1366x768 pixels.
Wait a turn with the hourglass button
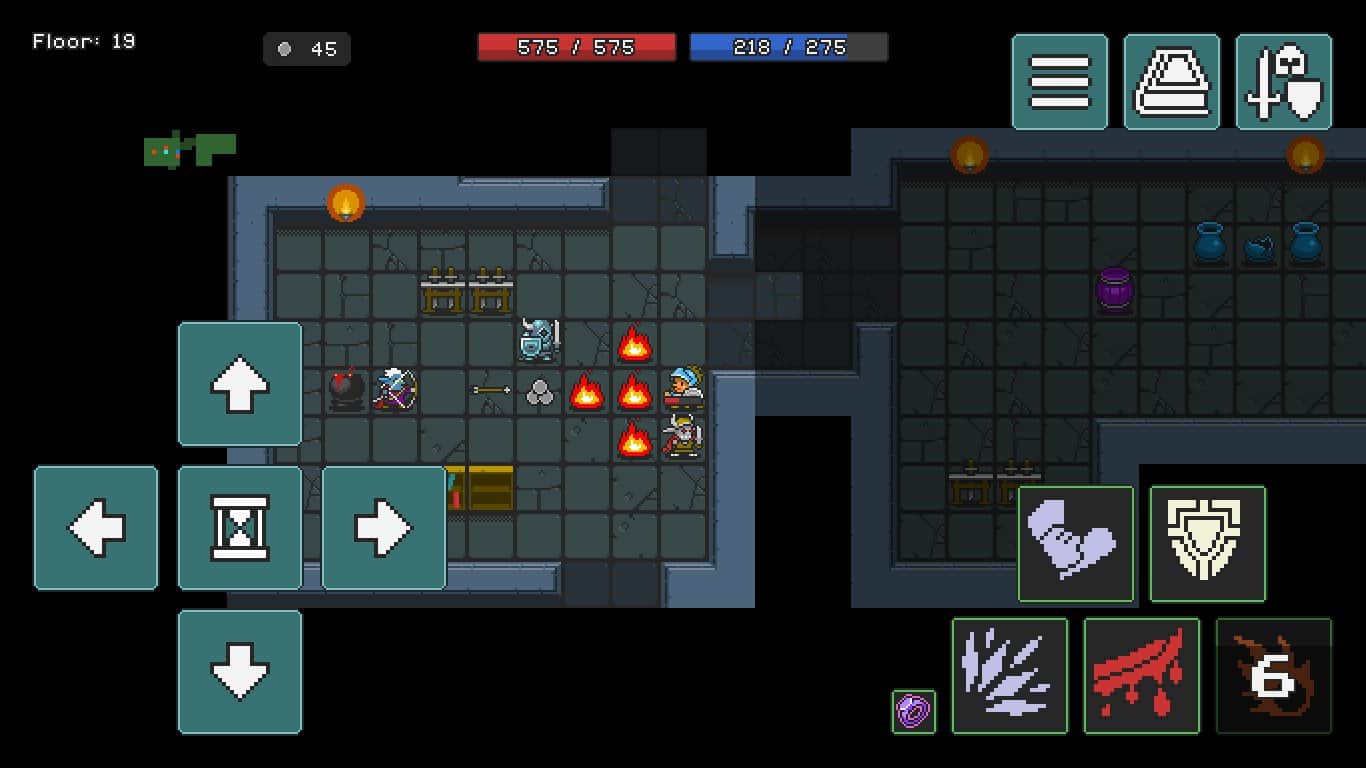tap(240, 528)
